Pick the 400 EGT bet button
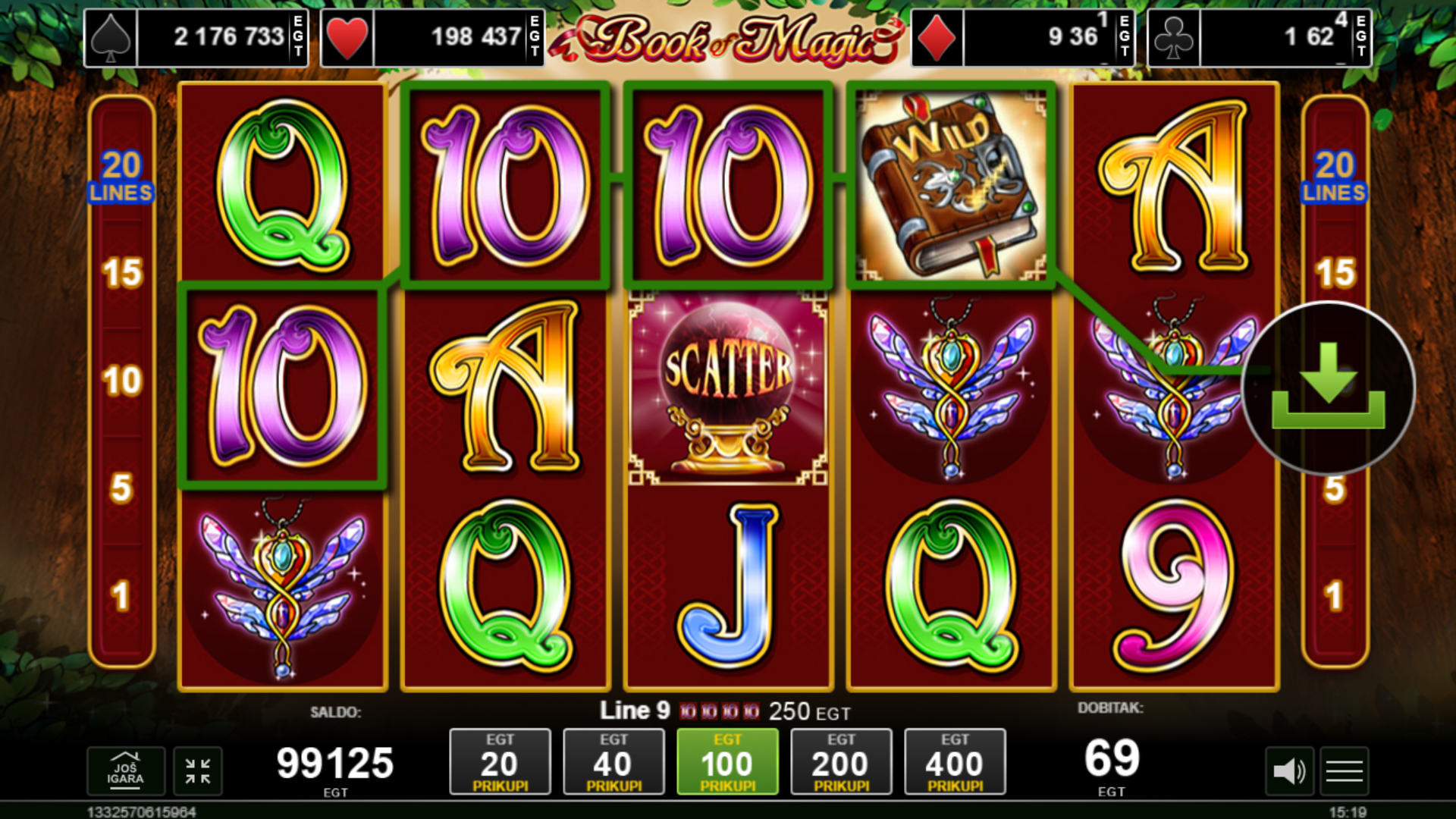Image resolution: width=1456 pixels, height=819 pixels. (955, 762)
